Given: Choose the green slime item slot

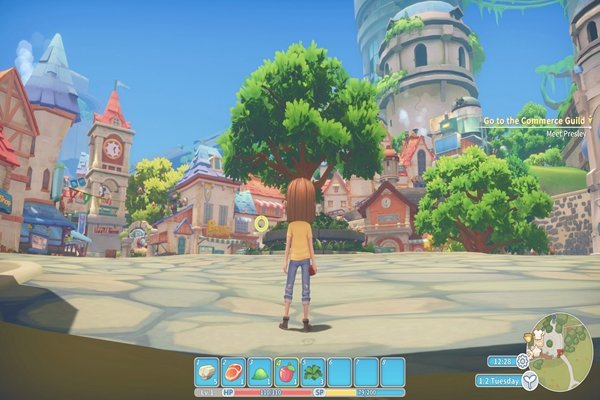Looking at the screenshot, I should tap(260, 371).
